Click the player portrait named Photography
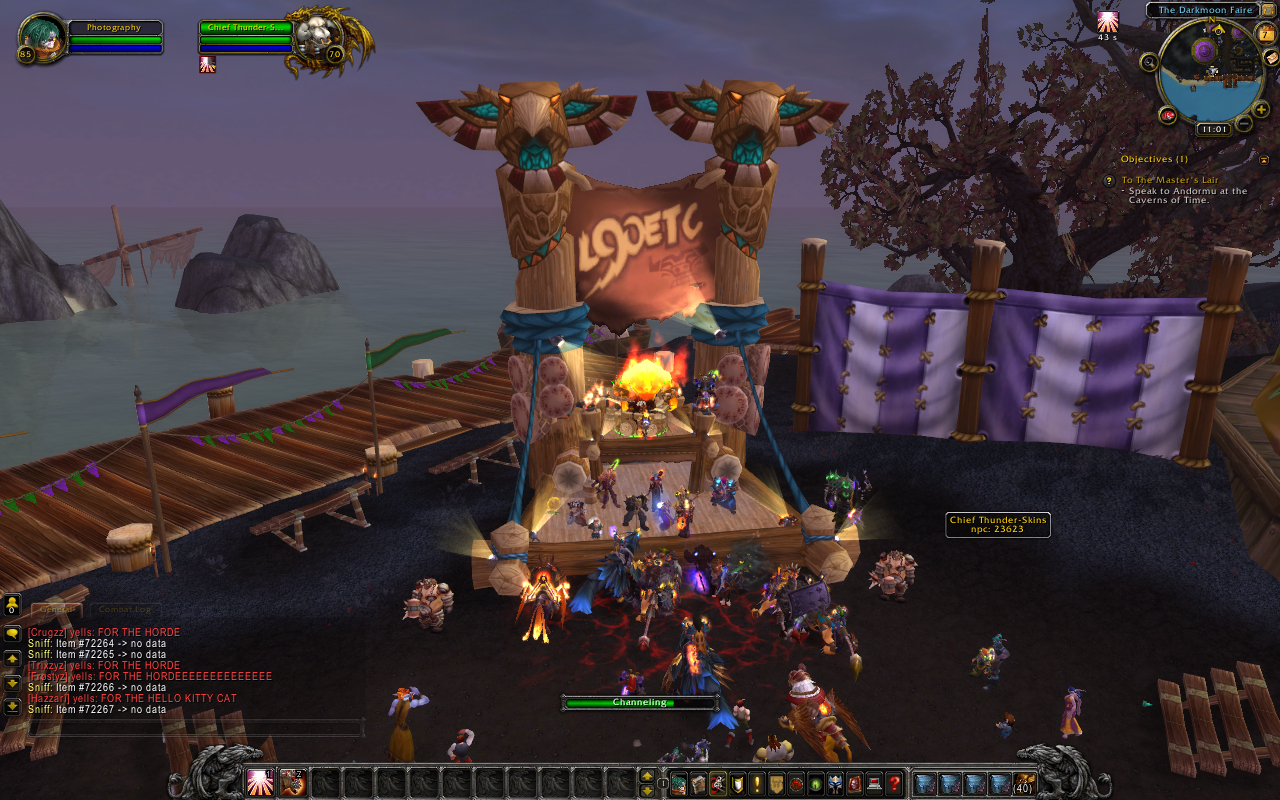1280x800 pixels. [42, 38]
